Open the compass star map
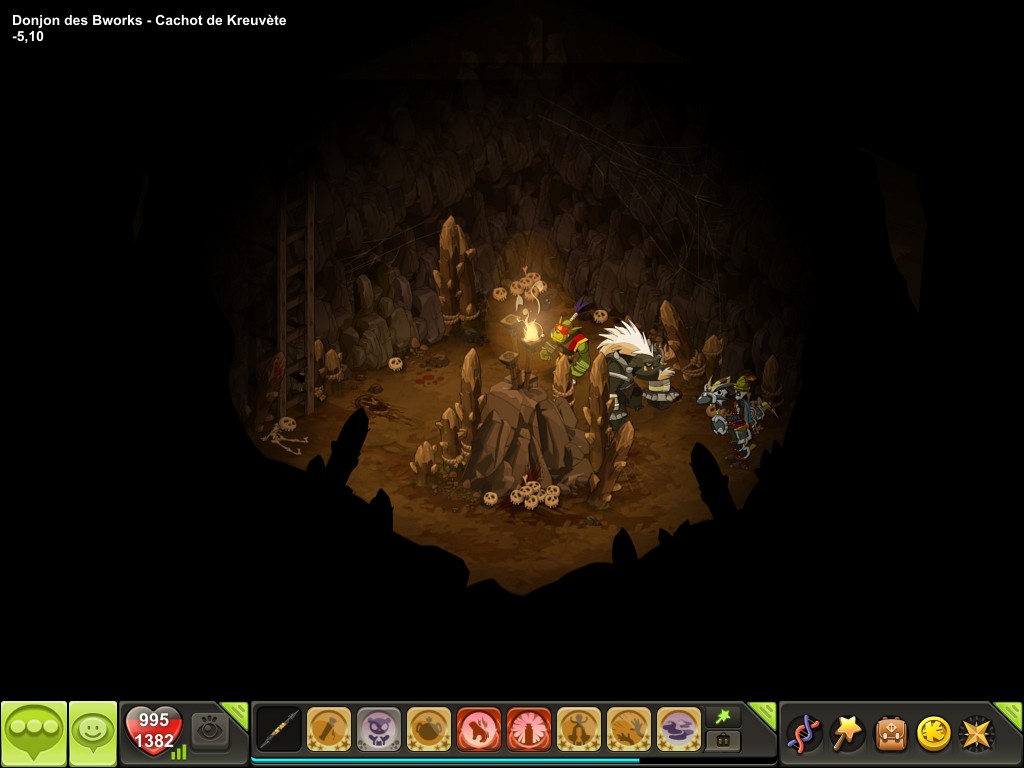1024x768 pixels. [x=976, y=733]
